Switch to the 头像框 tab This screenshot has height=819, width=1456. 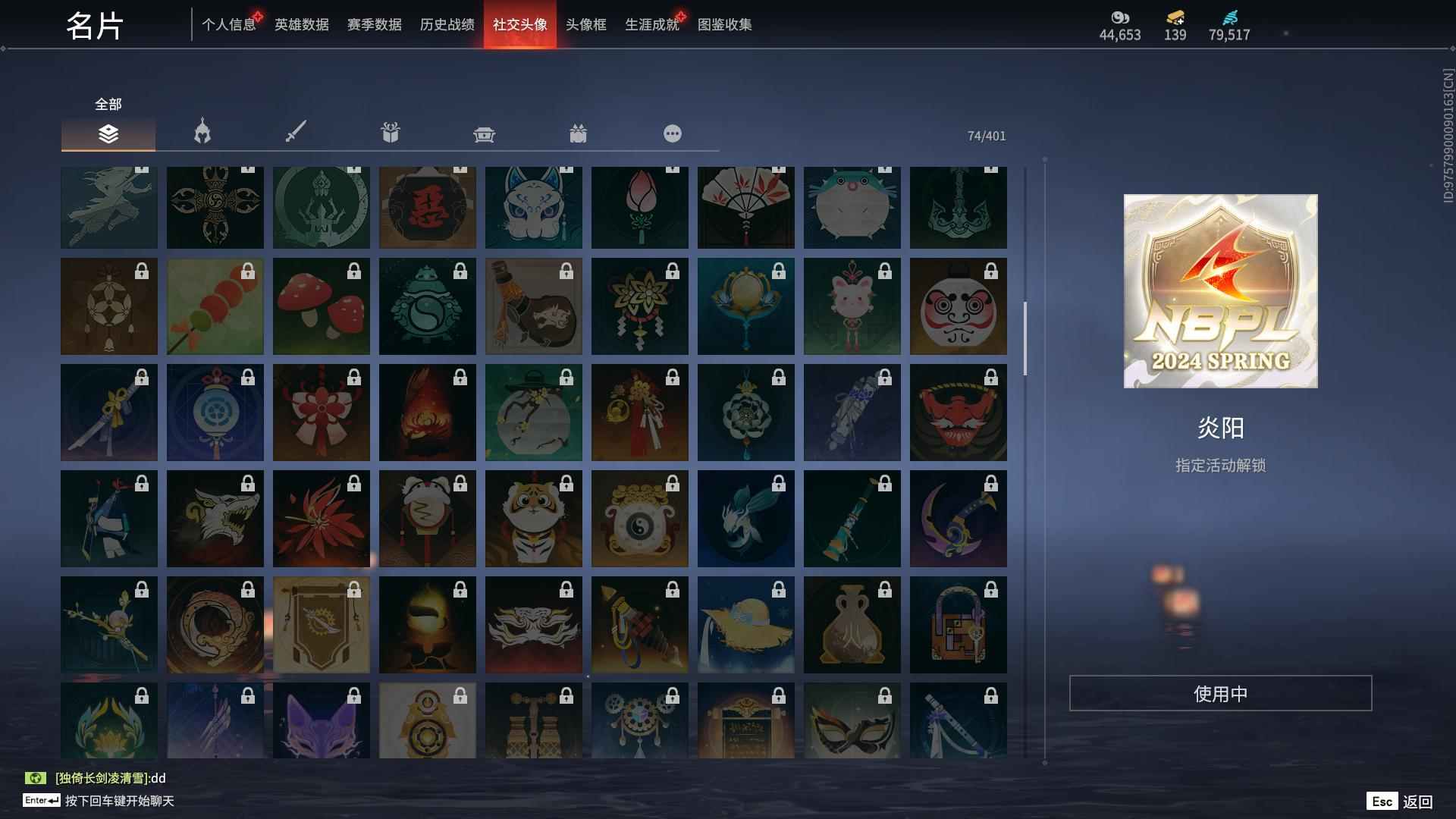pos(585,25)
